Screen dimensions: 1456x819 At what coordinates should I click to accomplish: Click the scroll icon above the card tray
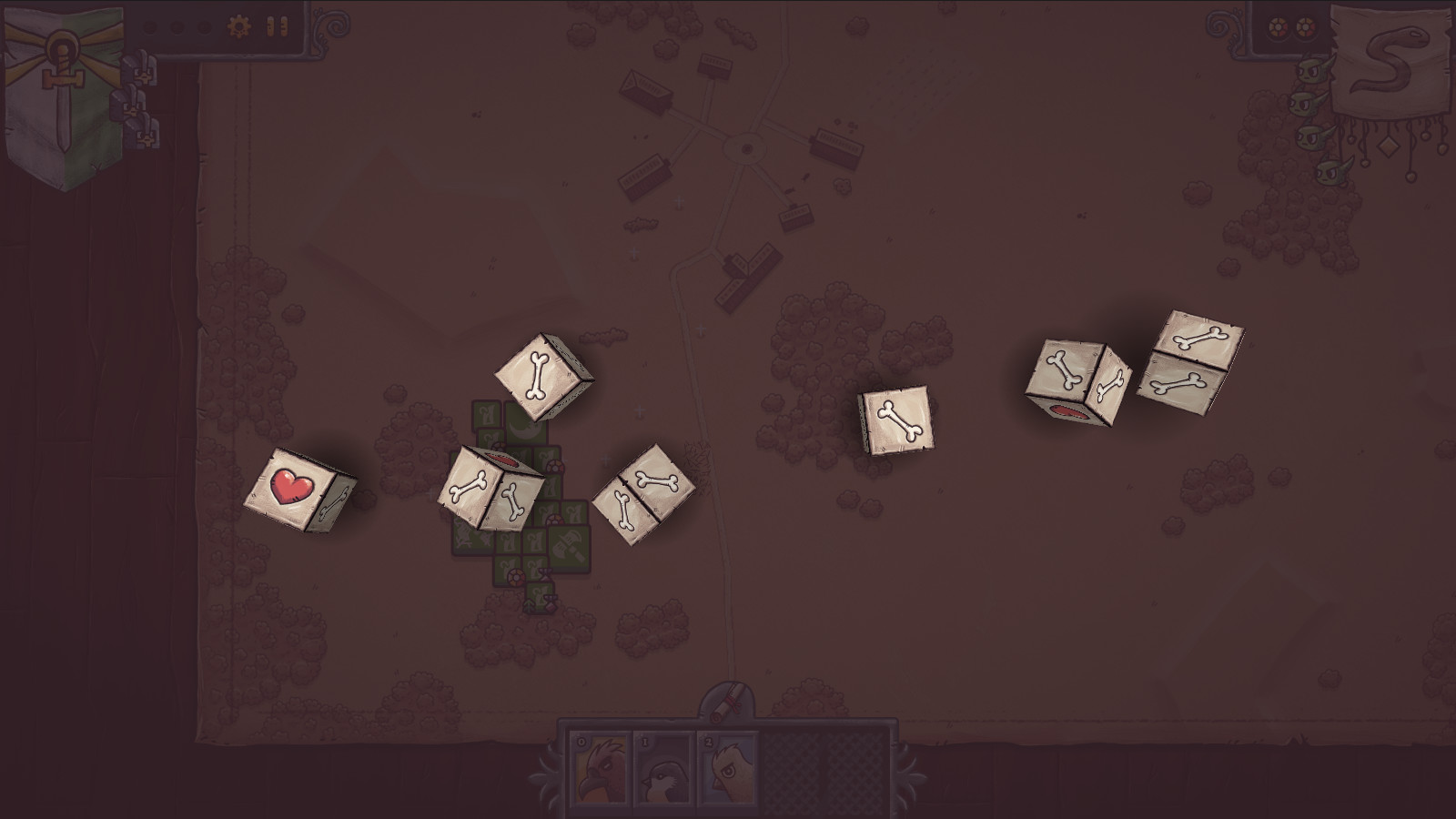click(x=723, y=701)
